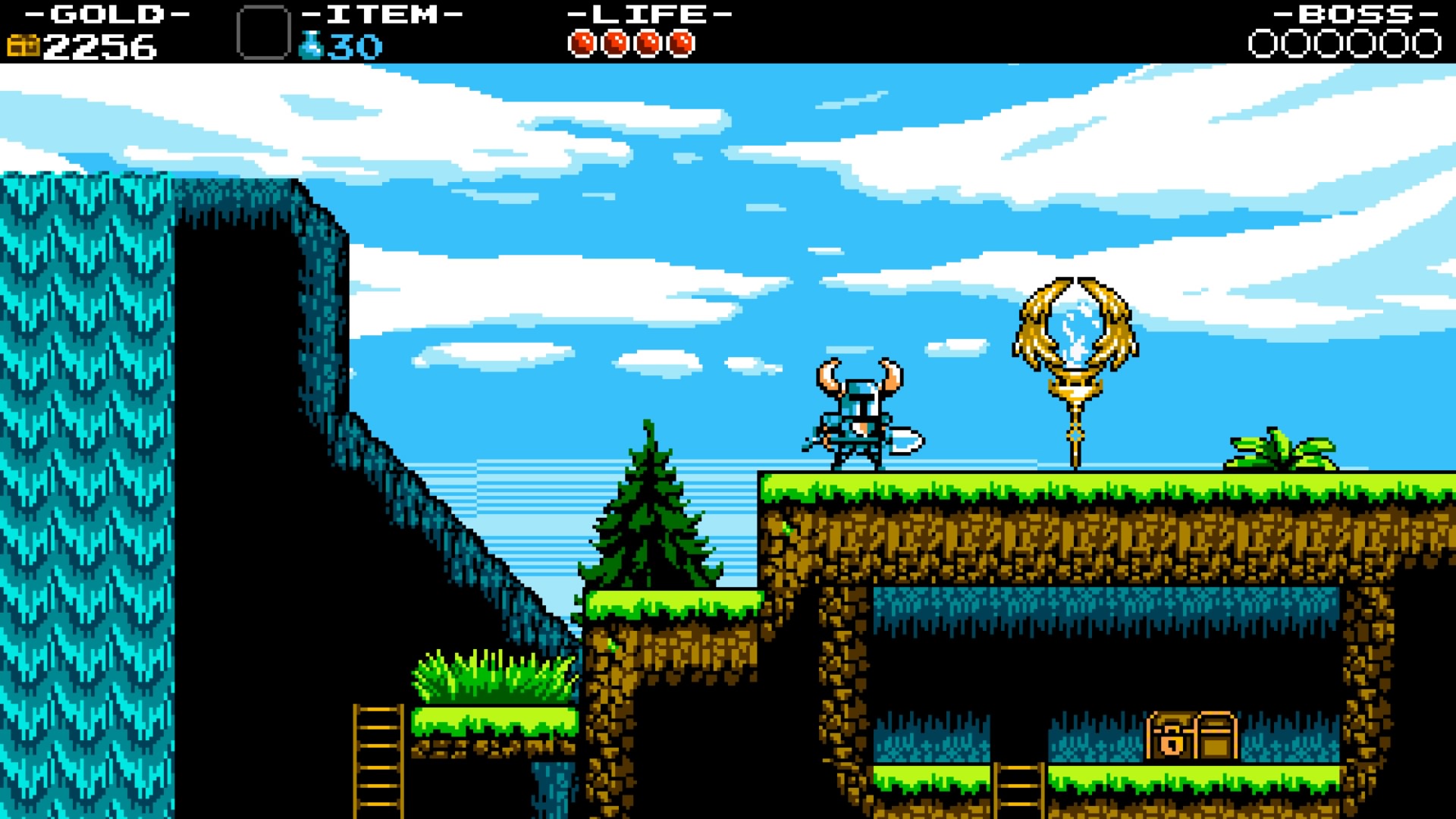This screenshot has height=819, width=1456.
Task: Click the gold treasure chest icon beside 2256
Action: point(25,45)
